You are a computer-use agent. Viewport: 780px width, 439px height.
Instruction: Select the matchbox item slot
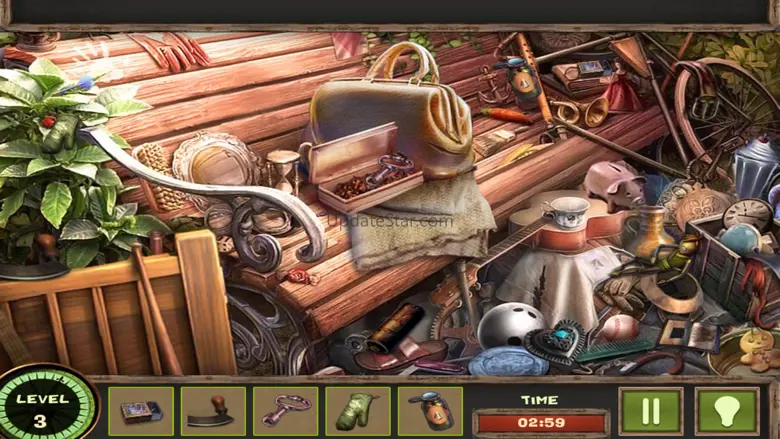click(x=140, y=411)
